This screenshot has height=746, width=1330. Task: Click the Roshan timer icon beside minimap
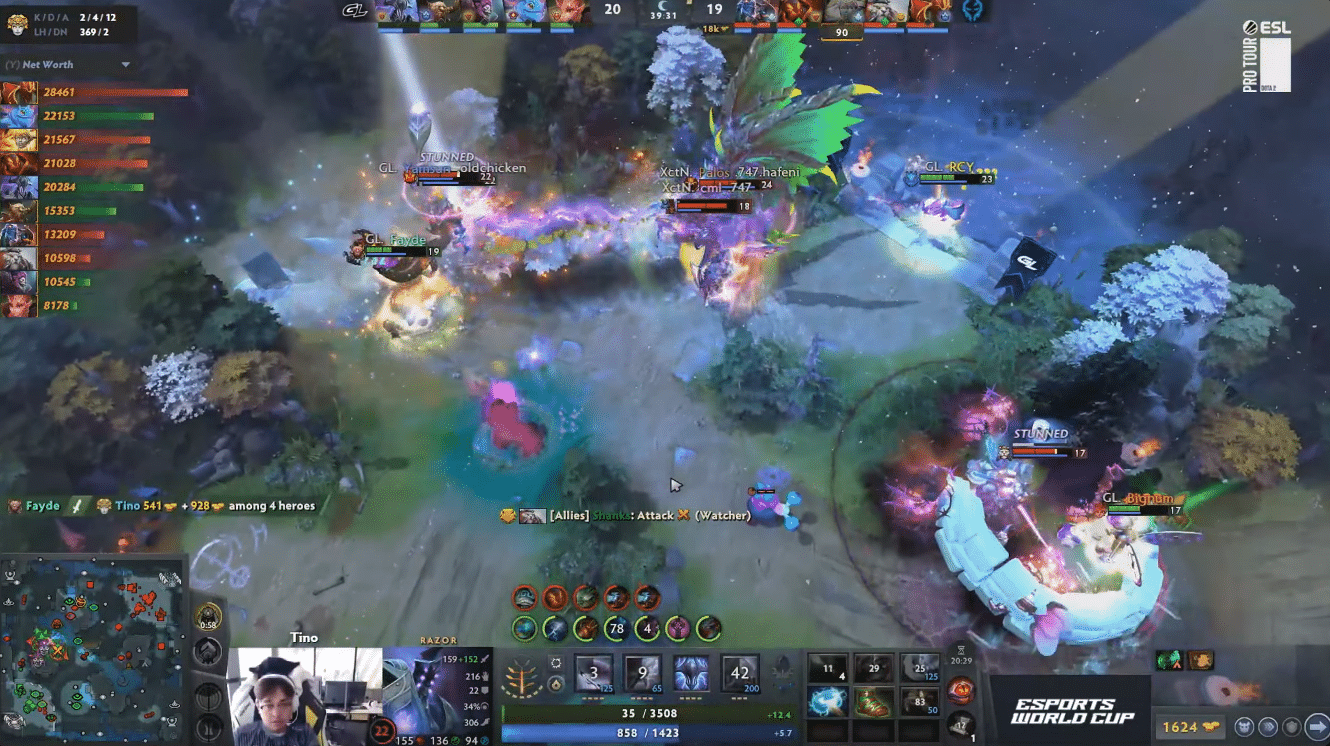(x=208, y=617)
